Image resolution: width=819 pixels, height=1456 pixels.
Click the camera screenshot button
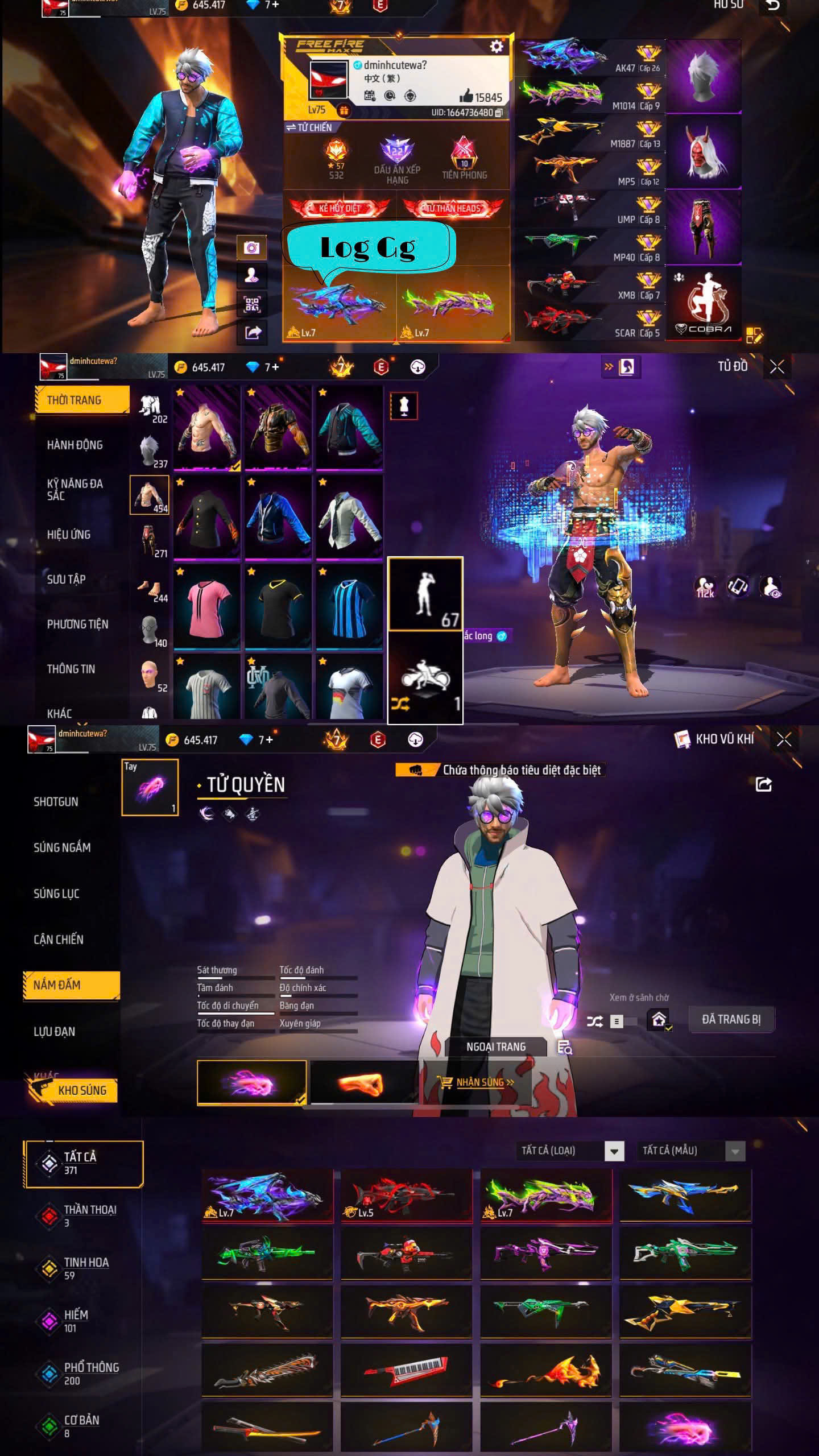(251, 247)
